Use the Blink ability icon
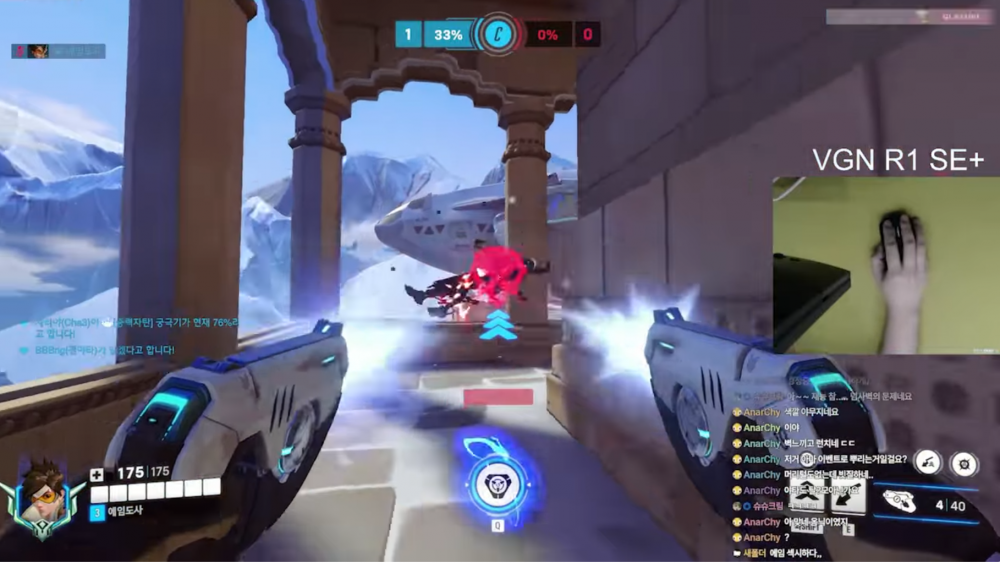This screenshot has height=563, width=1000. click(x=806, y=492)
